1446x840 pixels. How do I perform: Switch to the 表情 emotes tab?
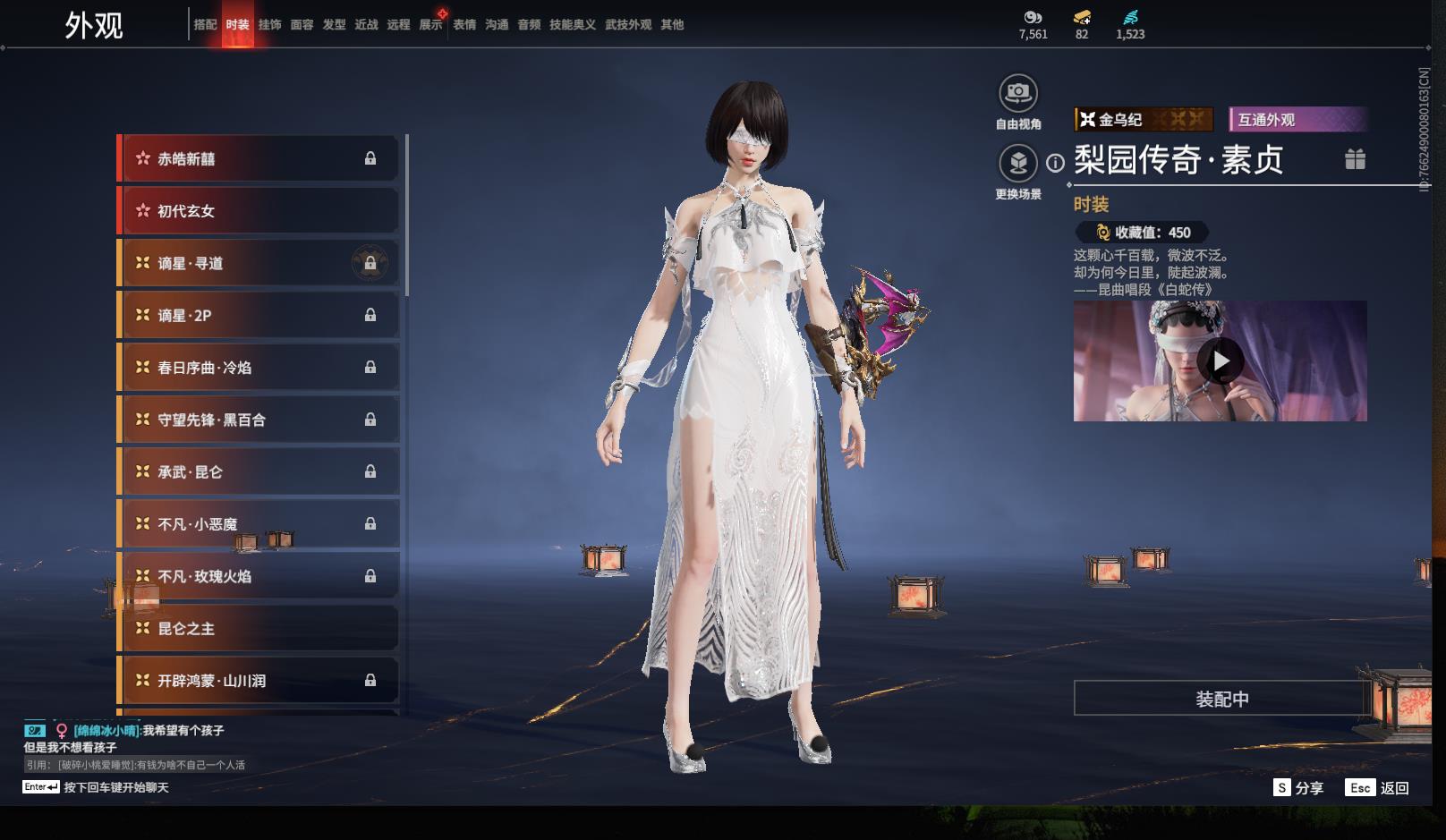click(x=464, y=25)
